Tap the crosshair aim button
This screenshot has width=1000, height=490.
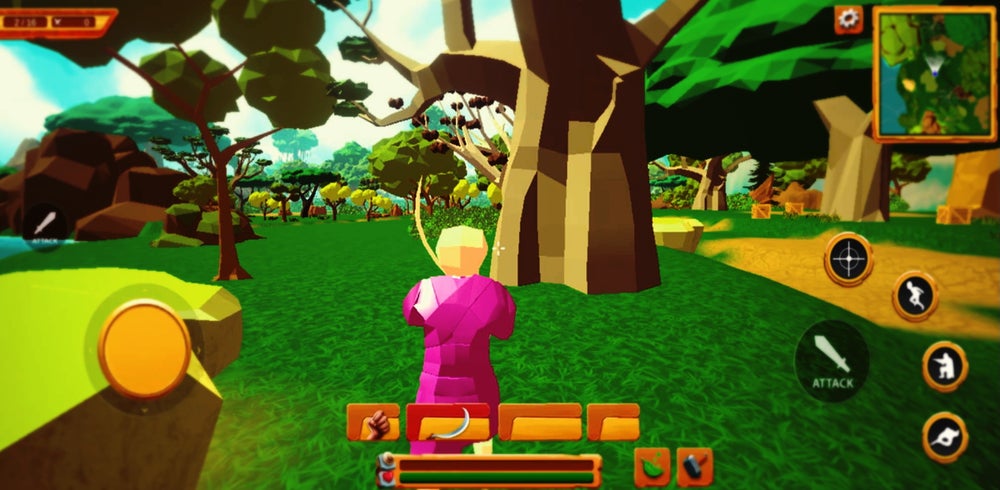pos(848,259)
